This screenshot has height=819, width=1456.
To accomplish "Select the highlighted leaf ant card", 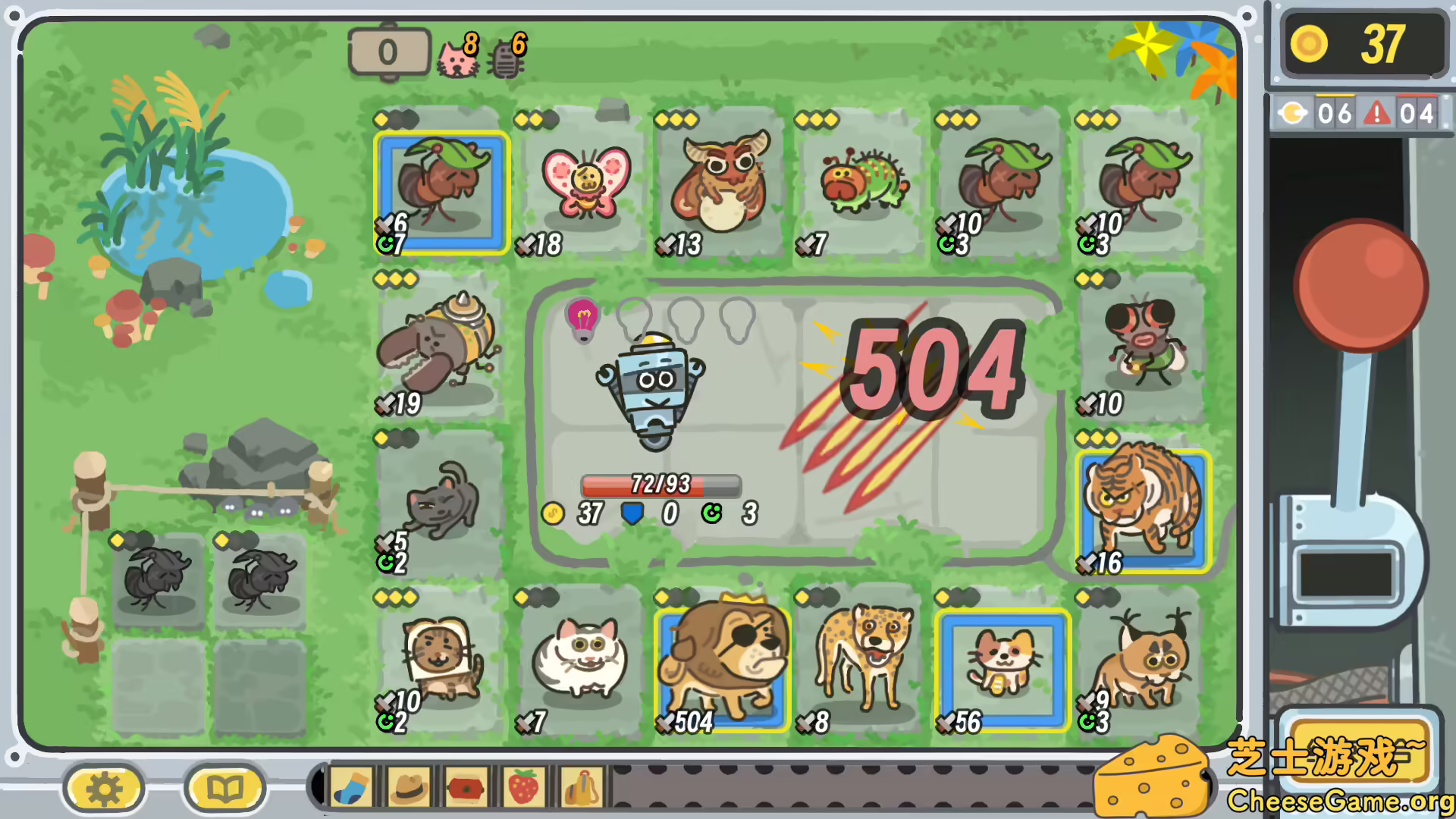I will 440,190.
